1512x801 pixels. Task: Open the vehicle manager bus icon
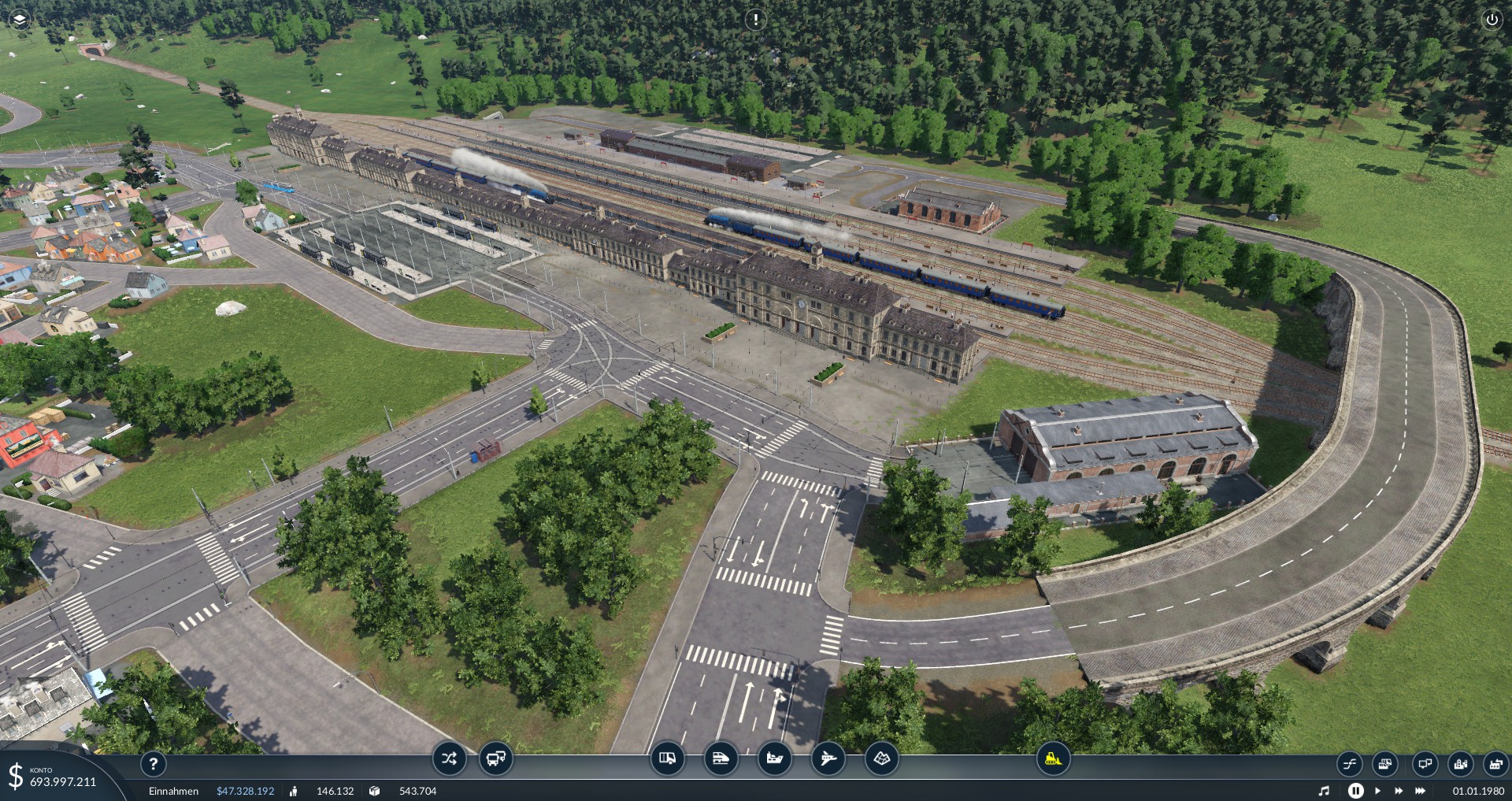[x=496, y=758]
